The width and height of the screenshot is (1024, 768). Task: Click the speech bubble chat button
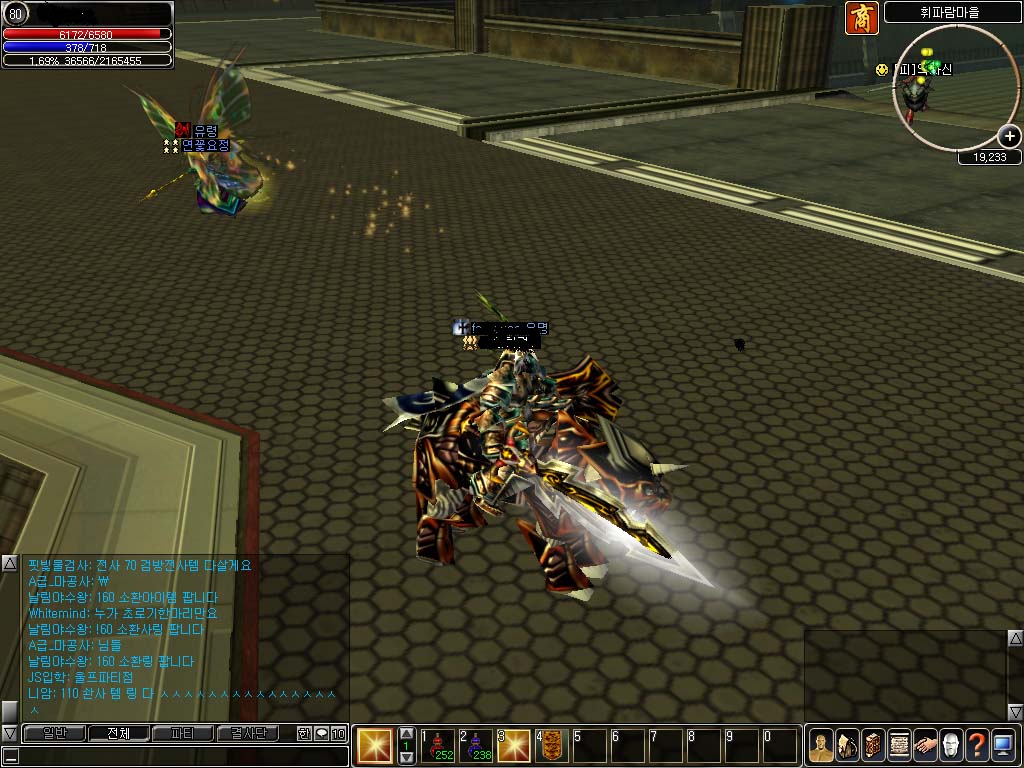click(321, 733)
